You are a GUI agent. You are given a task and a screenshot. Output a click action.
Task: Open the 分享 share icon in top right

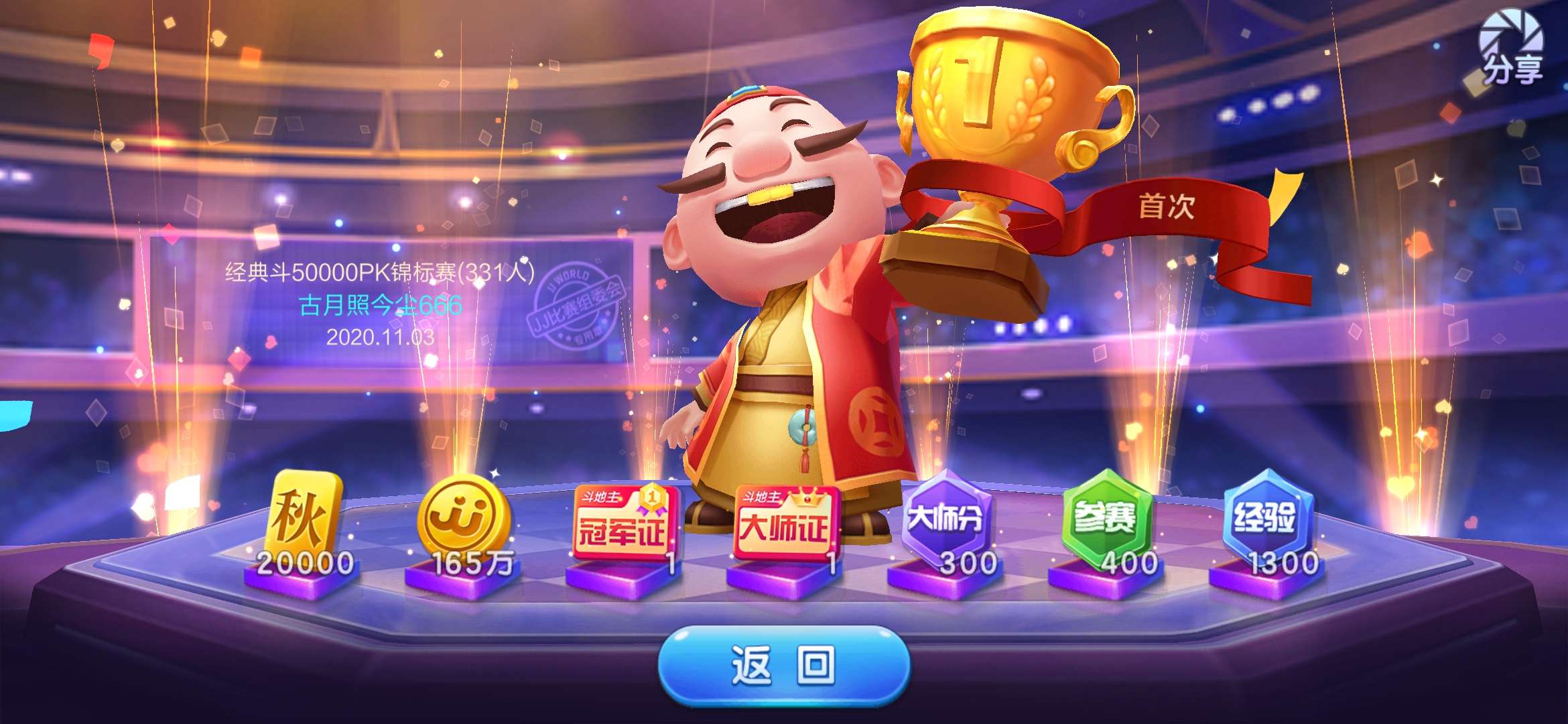pyautogui.click(x=1511, y=50)
